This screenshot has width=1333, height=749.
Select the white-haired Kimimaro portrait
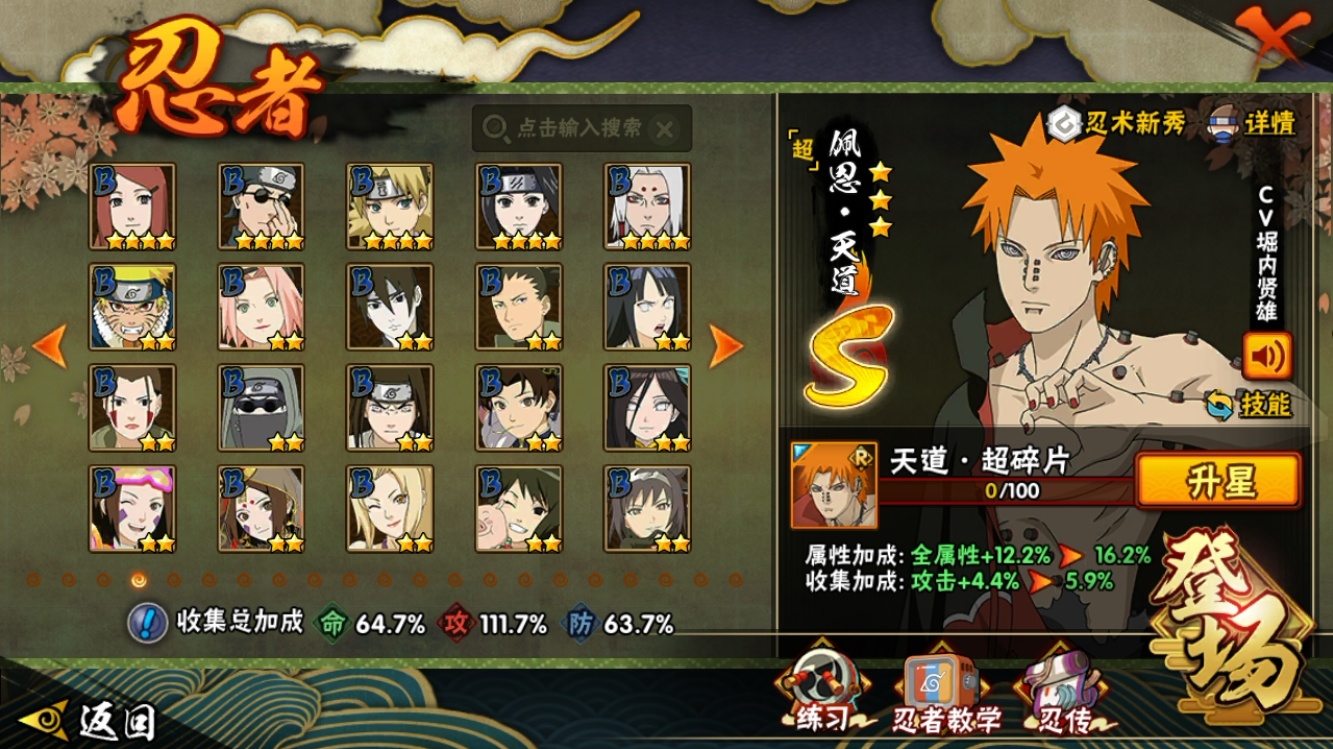(648, 206)
